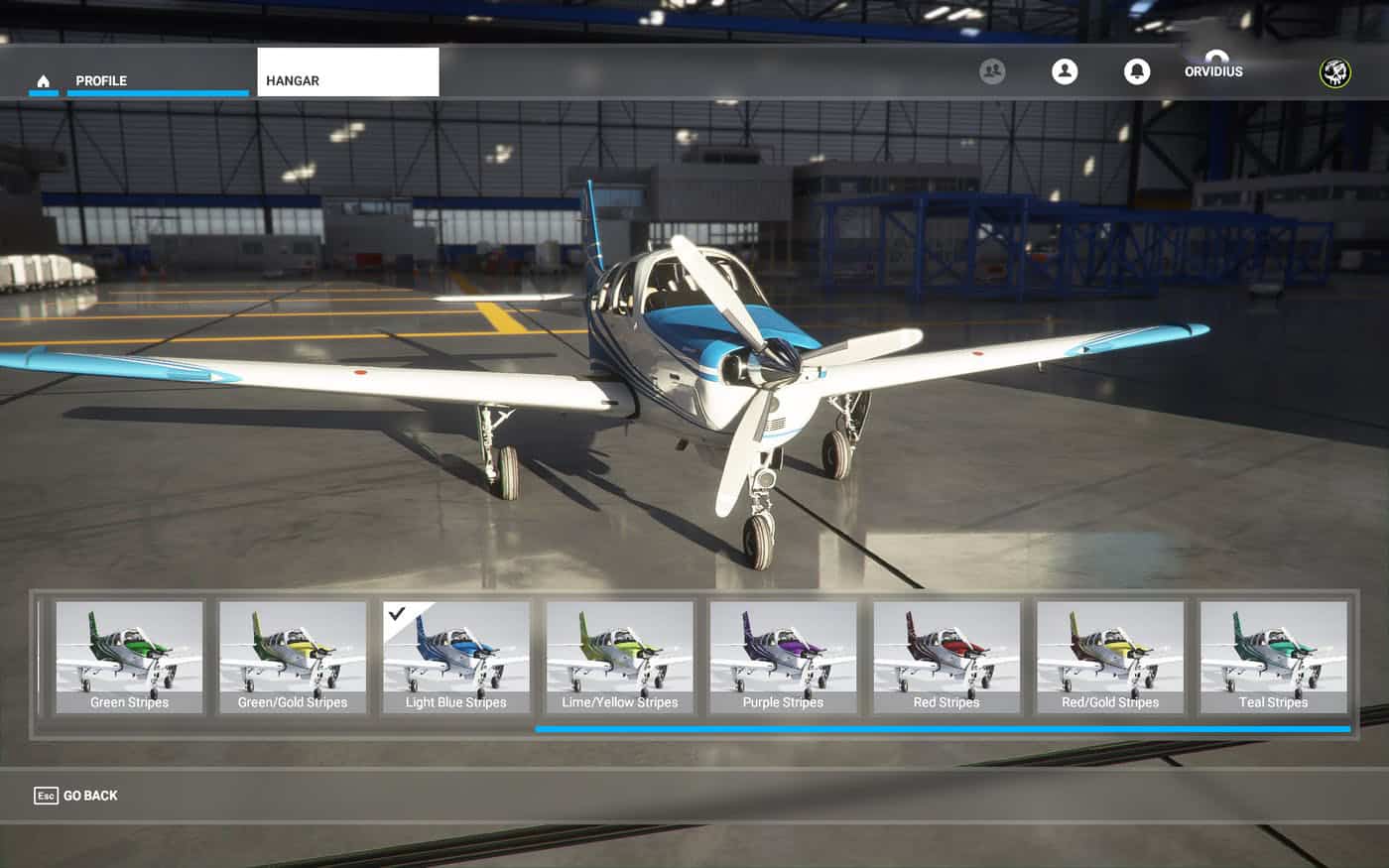The image size is (1389, 868).
Task: Select the Green Stripes livery
Action: point(129,657)
